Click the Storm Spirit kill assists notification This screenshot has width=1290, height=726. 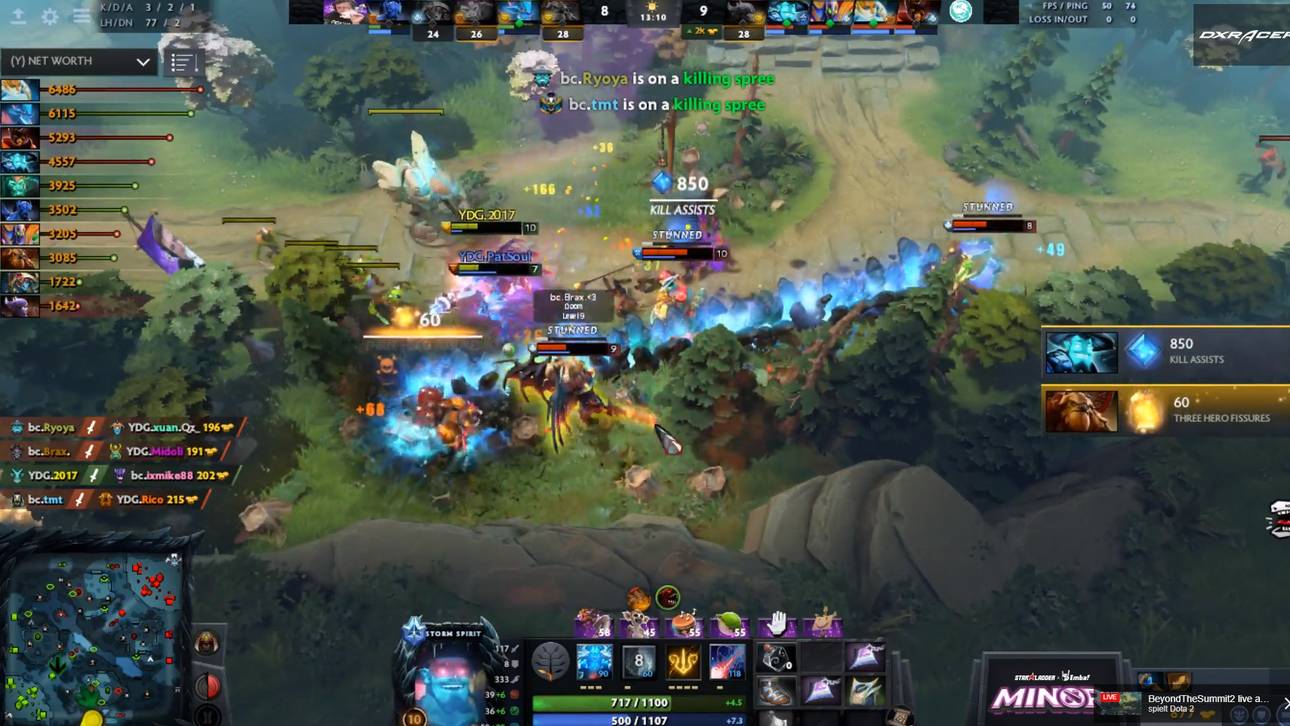1165,352
